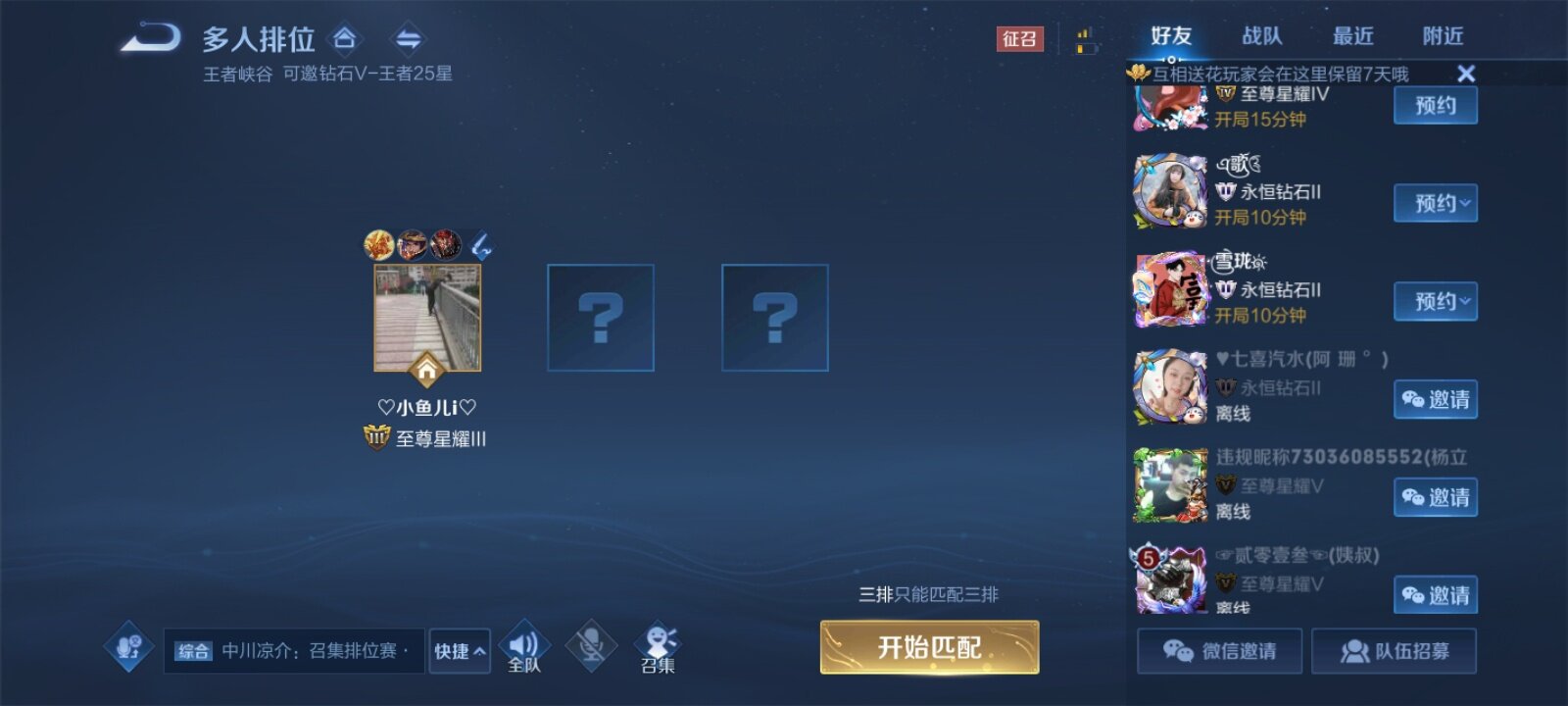This screenshot has width=1568, height=706.
Task: Switch to the 战队 tab
Action: tap(1261, 36)
